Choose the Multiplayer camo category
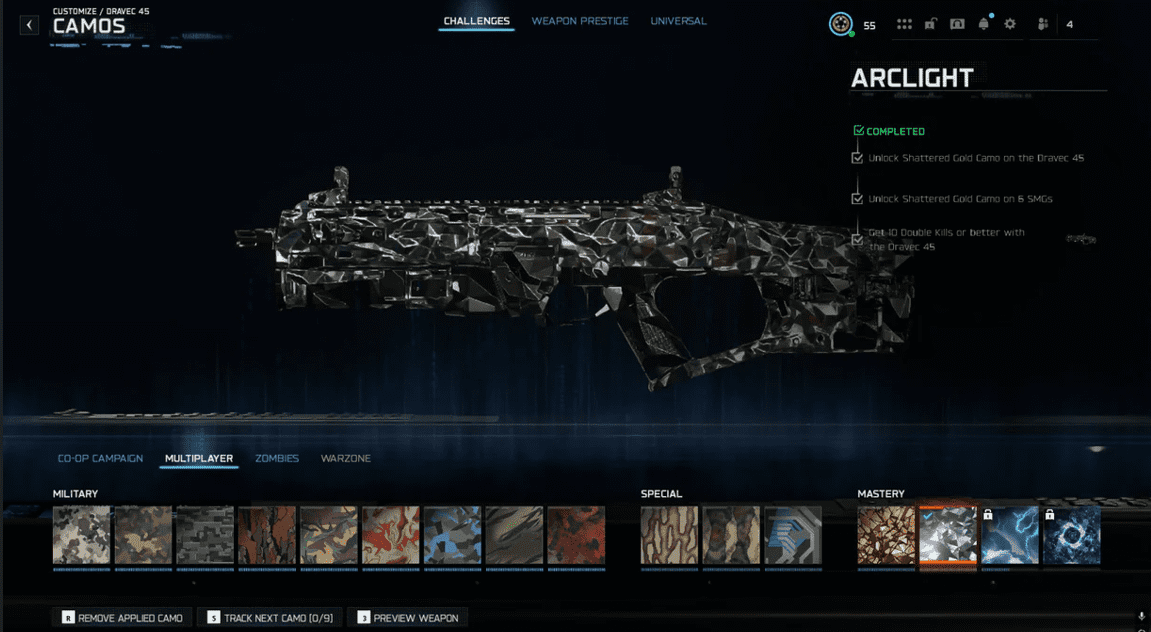This screenshot has height=632, width=1151. coord(199,459)
